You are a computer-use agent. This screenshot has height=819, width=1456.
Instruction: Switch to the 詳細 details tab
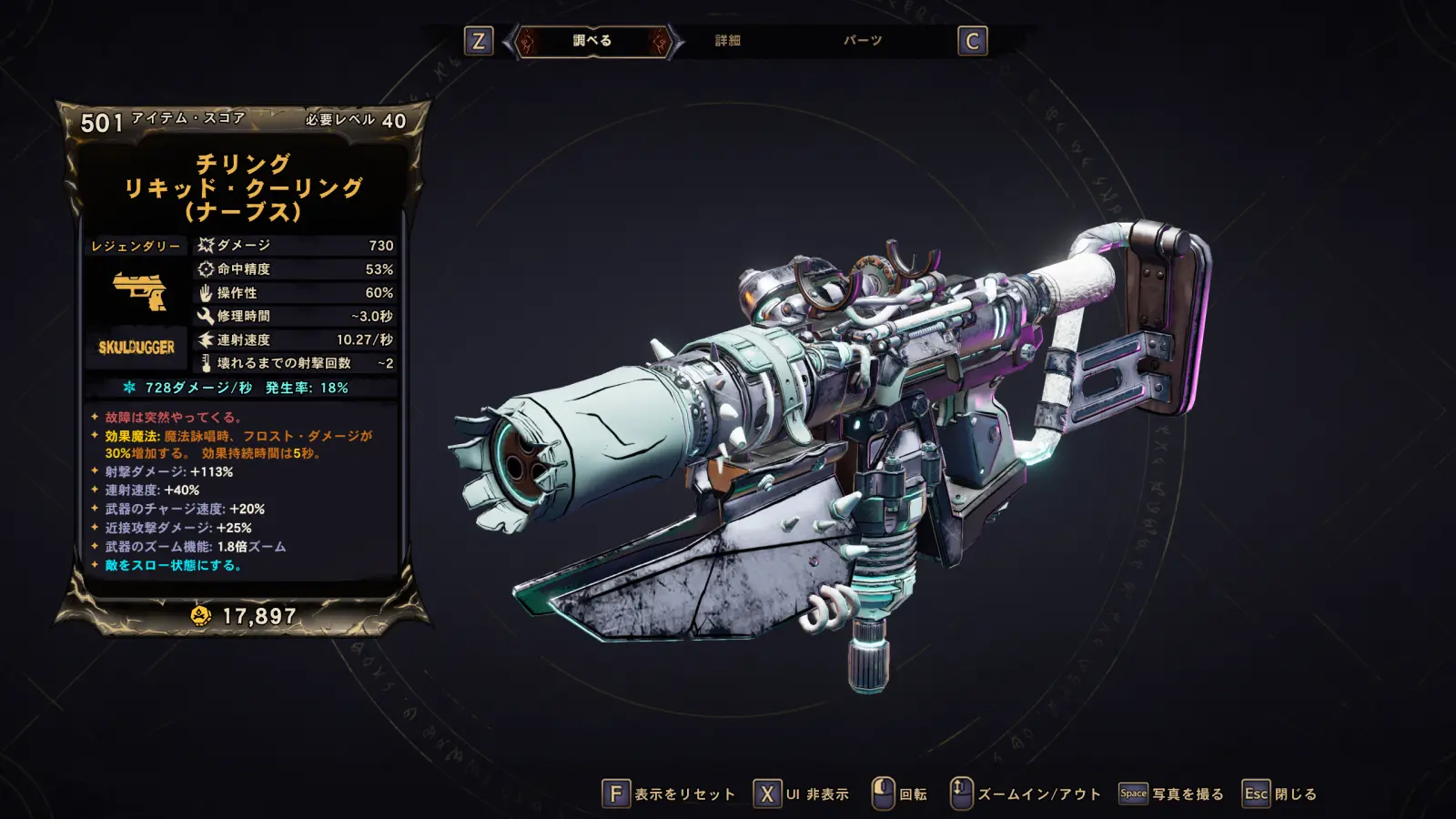click(727, 41)
